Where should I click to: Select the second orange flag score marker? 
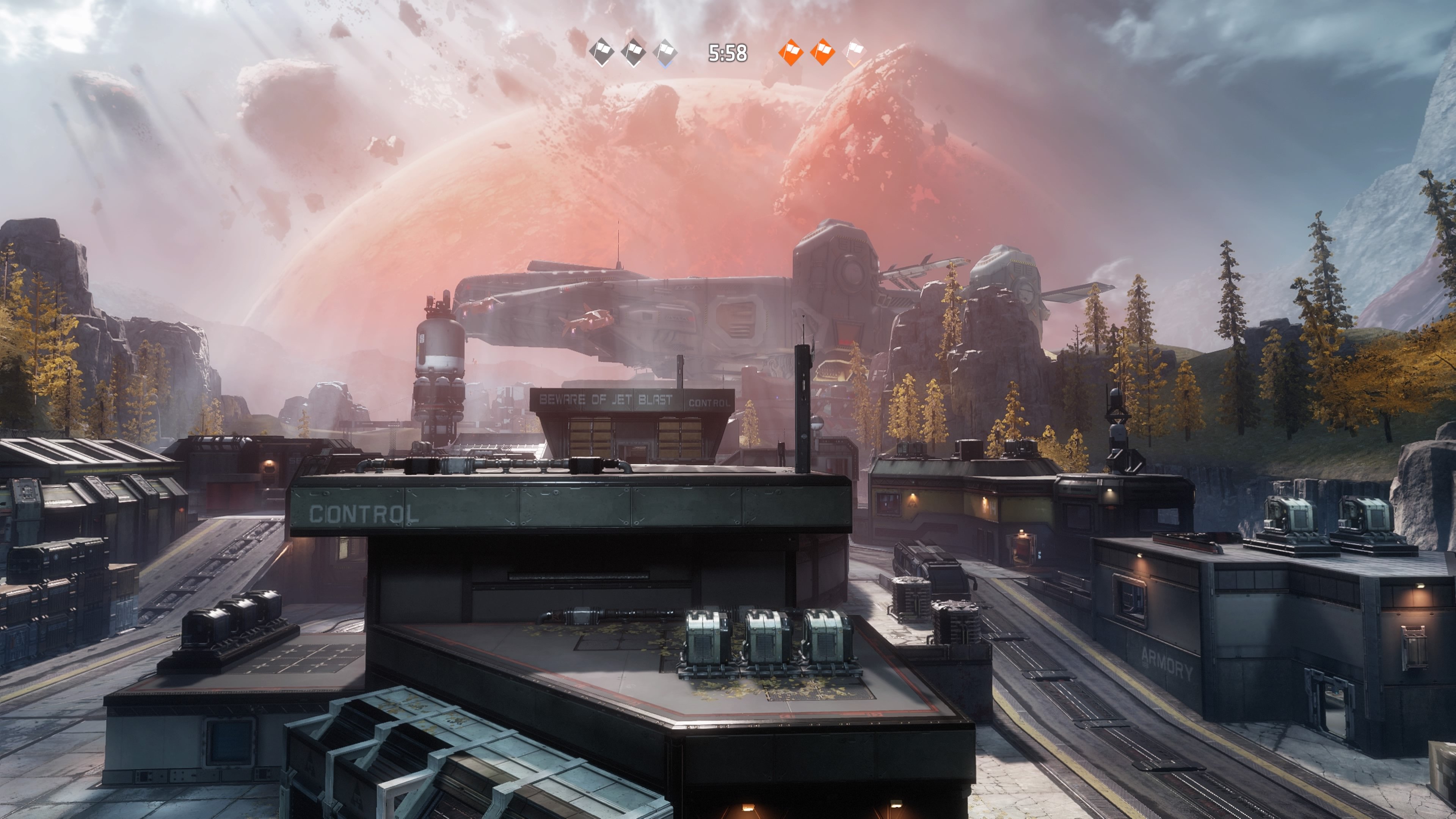pyautogui.click(x=823, y=53)
